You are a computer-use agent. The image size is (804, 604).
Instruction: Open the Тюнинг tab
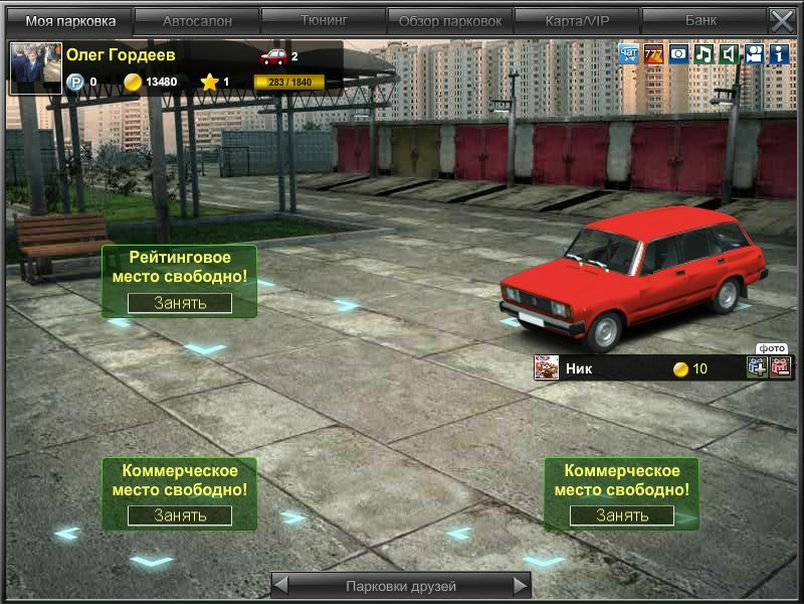point(323,20)
